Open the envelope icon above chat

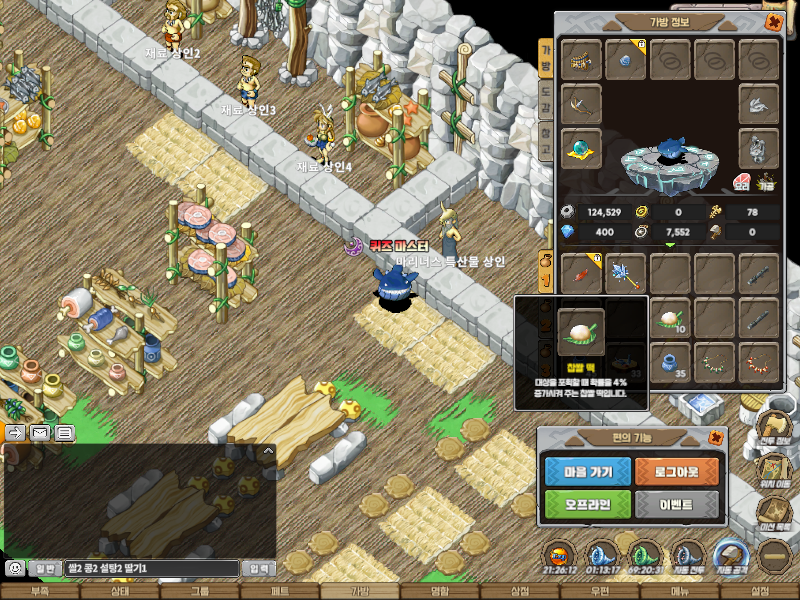40,433
